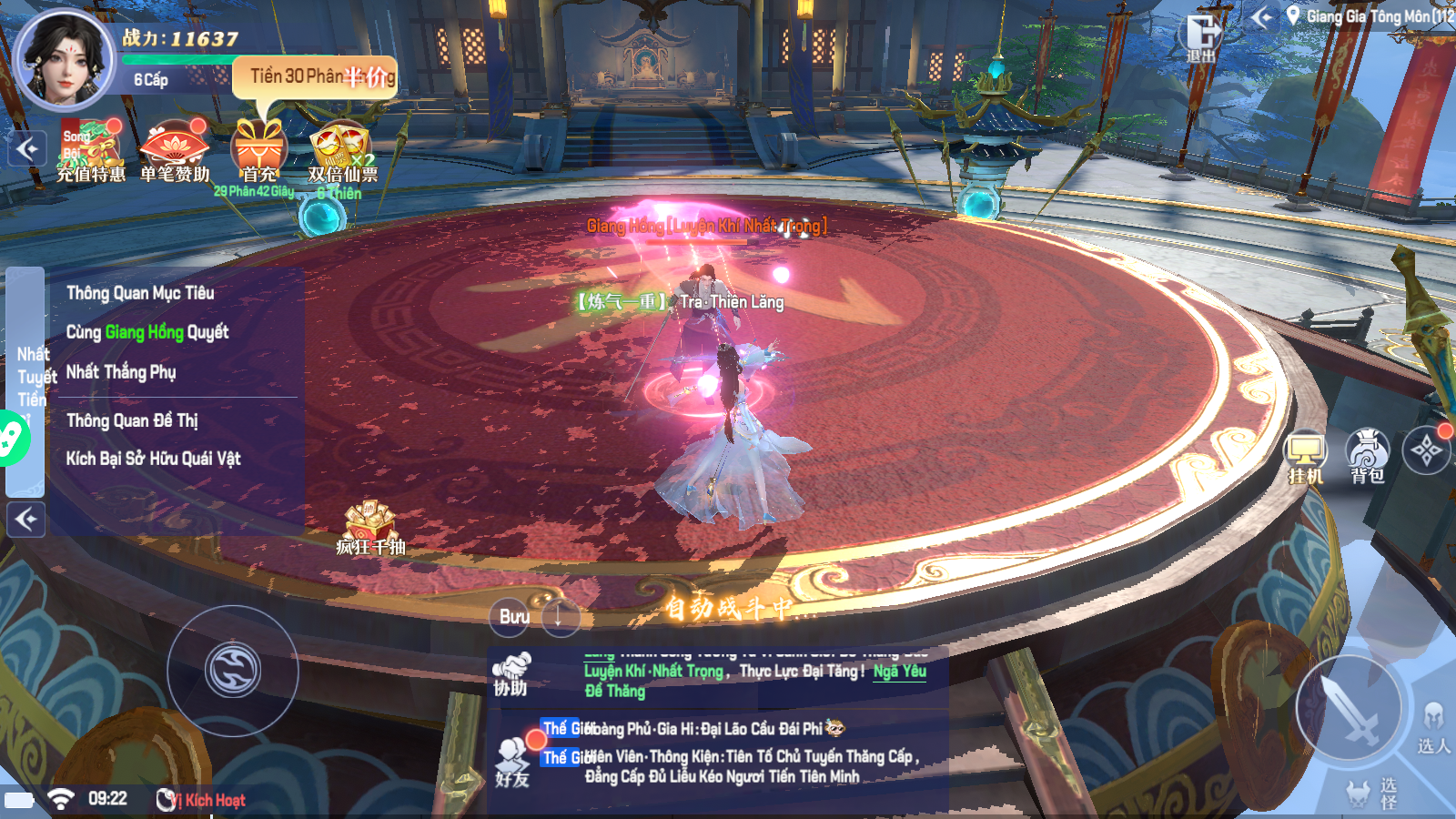Image resolution: width=1456 pixels, height=819 pixels.
Task: Select the Thông Quan Mục Tiêu objective
Action: coord(140,293)
